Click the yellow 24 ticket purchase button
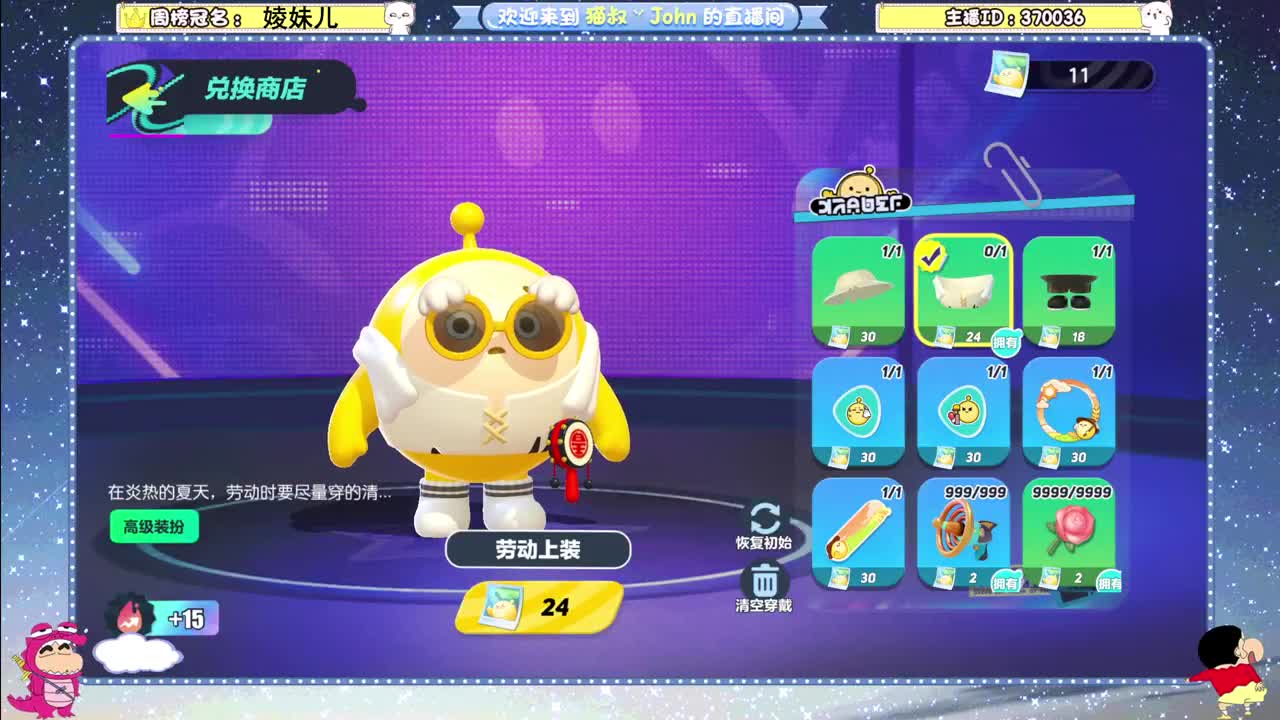The width and height of the screenshot is (1280, 720). (x=539, y=608)
